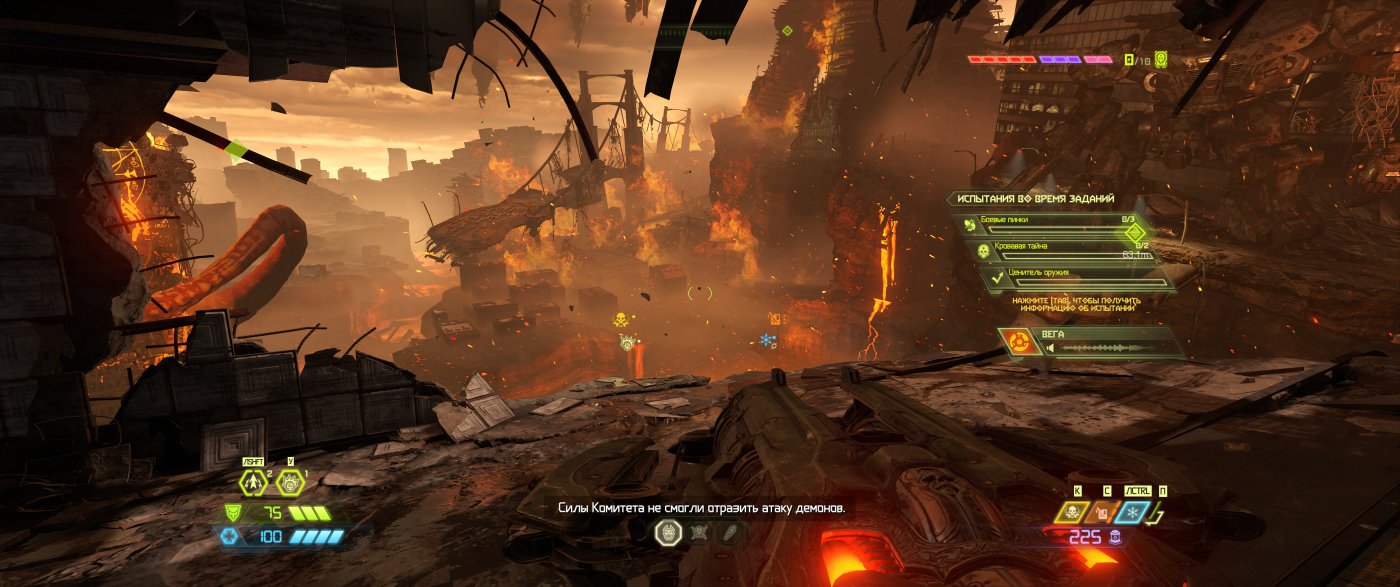Select the highlighted demon-face rune above the weapon
The width and height of the screenshot is (1400, 587).
(x=668, y=533)
